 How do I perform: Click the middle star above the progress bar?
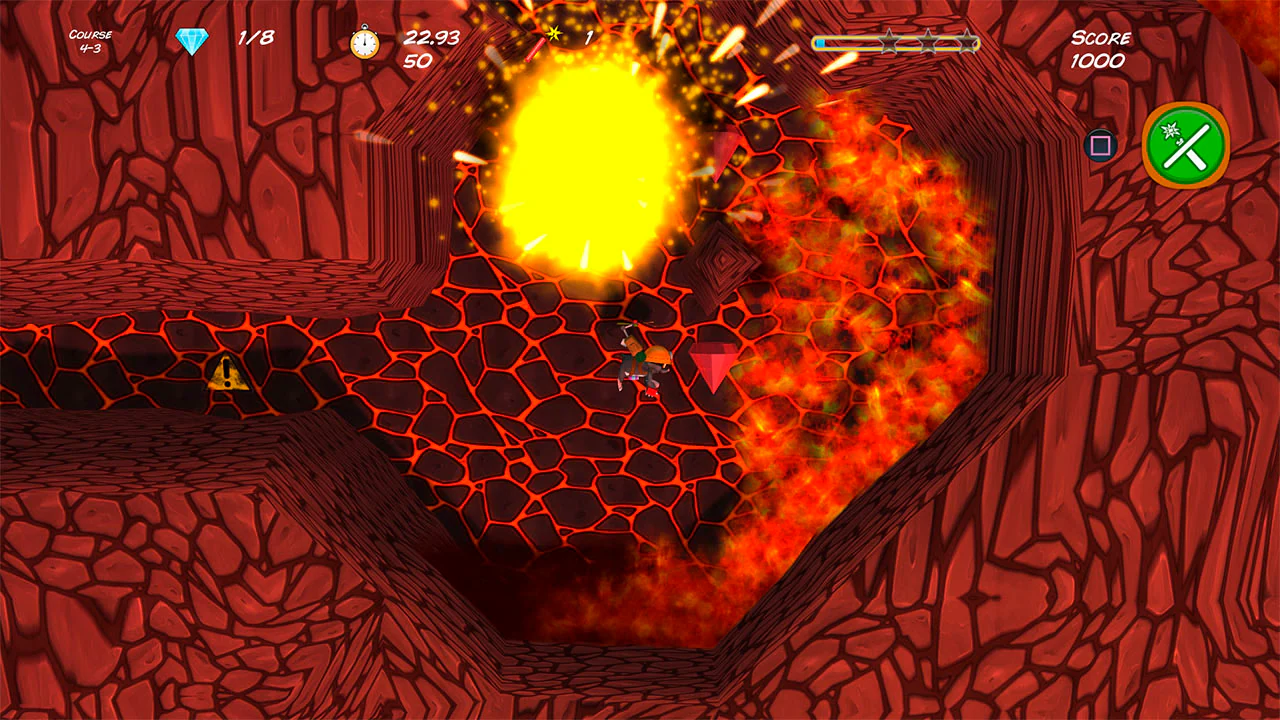(x=926, y=40)
